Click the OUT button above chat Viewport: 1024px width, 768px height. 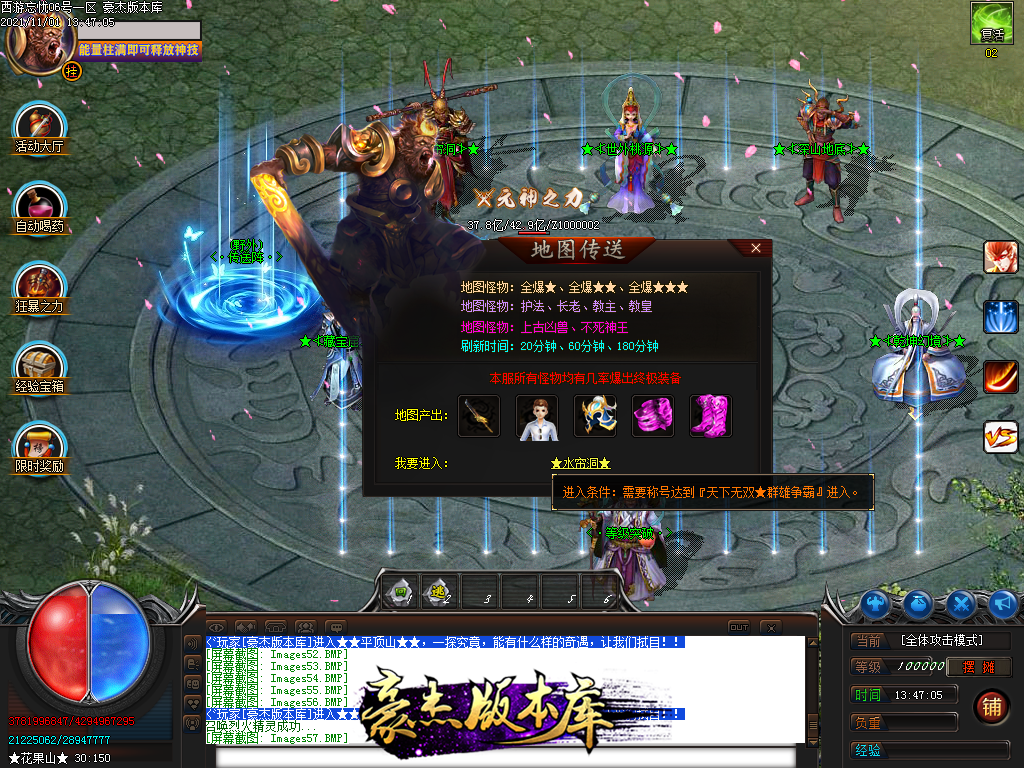738,627
